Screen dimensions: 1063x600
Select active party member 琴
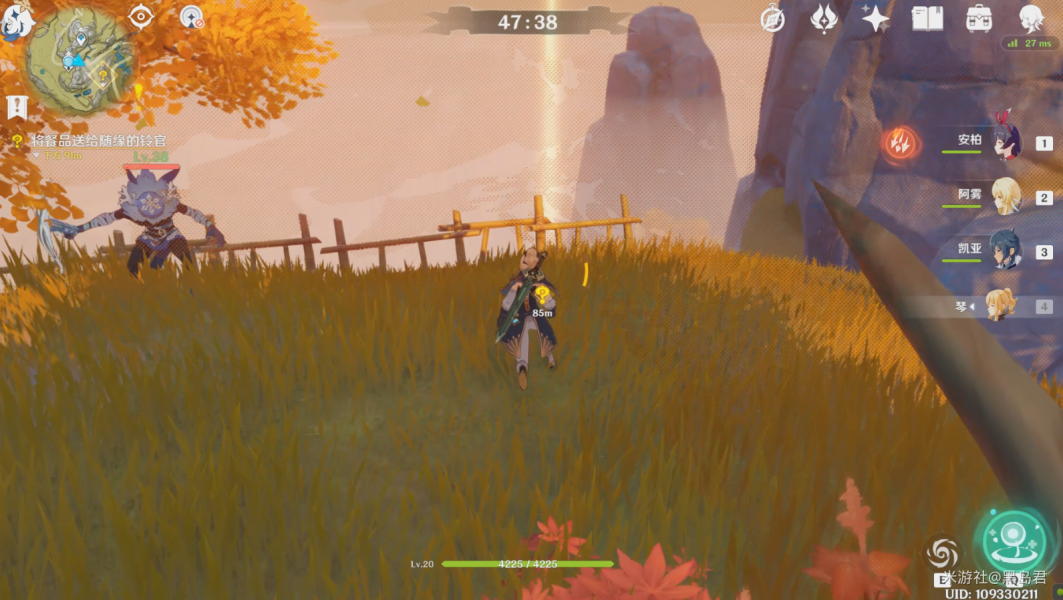click(x=1000, y=305)
